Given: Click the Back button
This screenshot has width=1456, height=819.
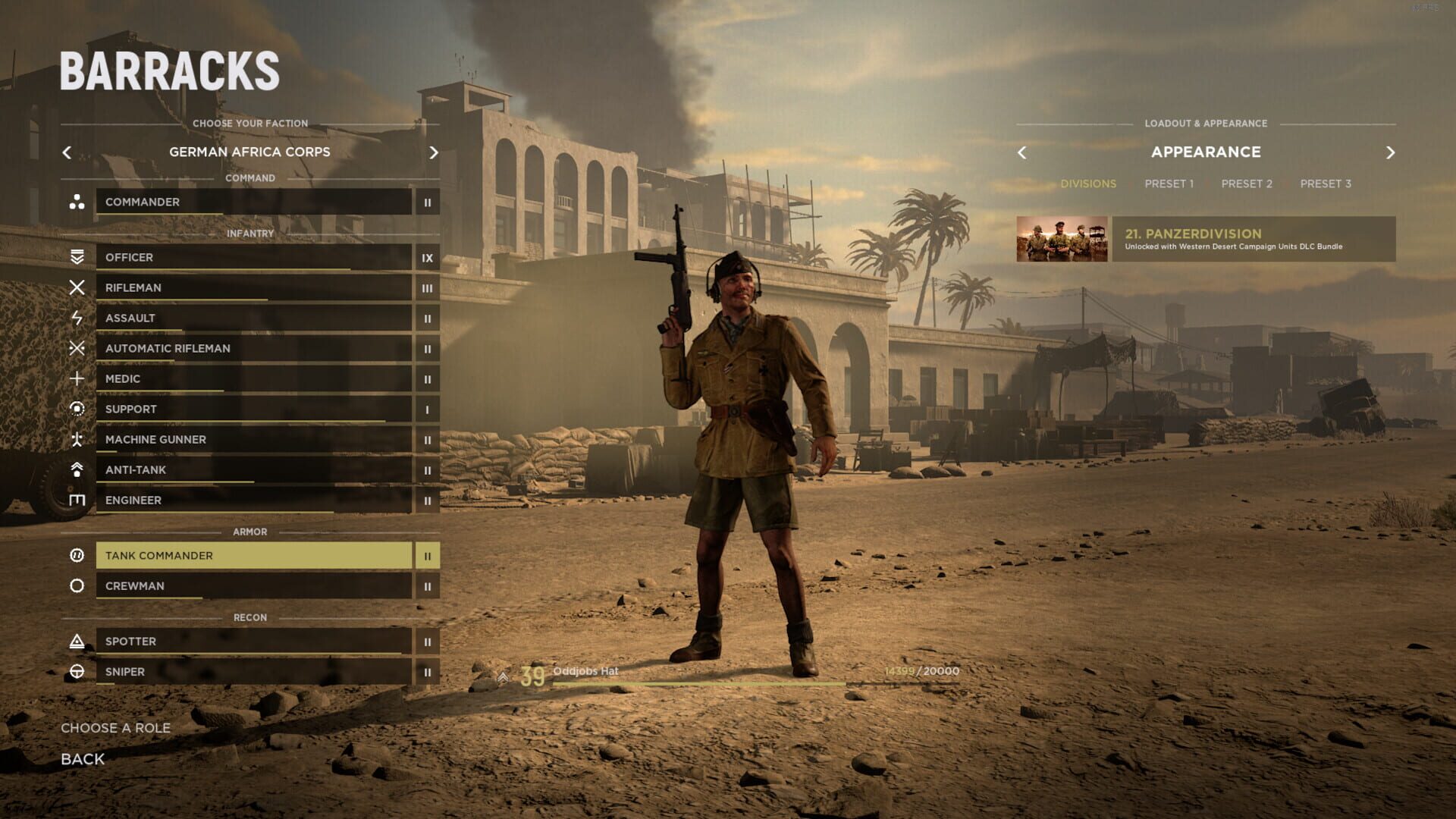Looking at the screenshot, I should (82, 758).
